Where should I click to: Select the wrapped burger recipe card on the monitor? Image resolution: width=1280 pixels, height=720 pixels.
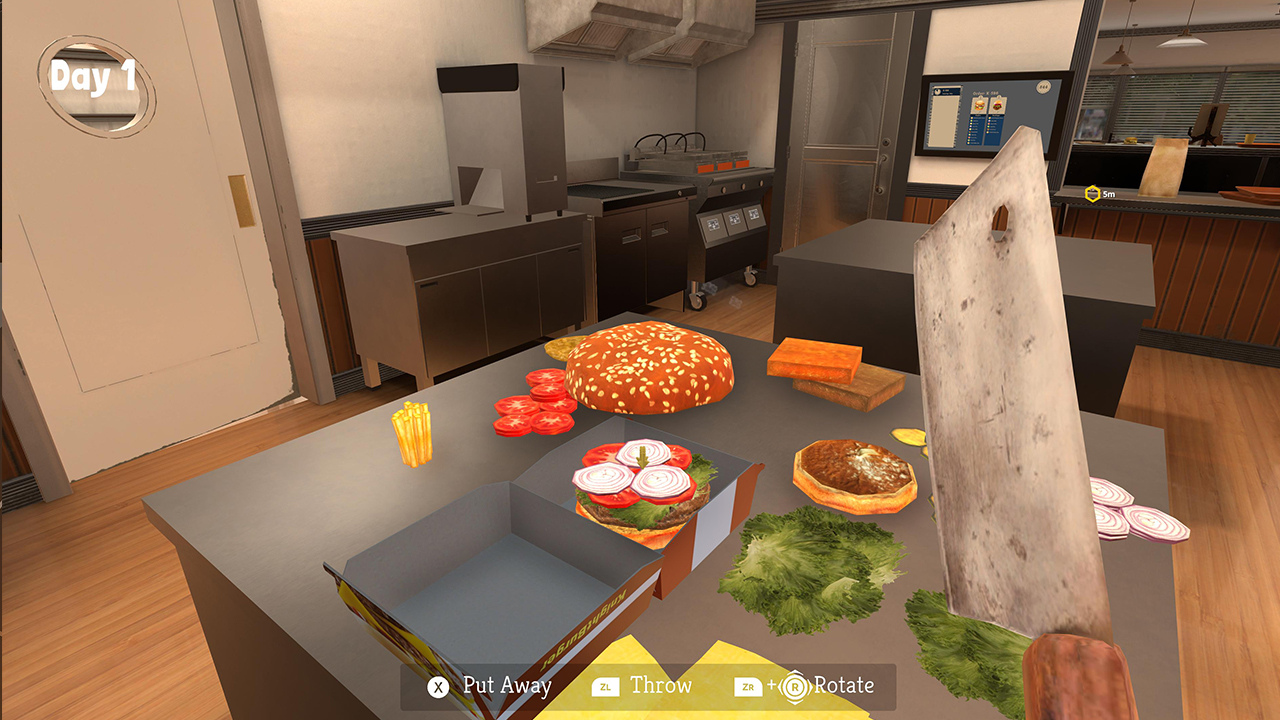(x=998, y=106)
